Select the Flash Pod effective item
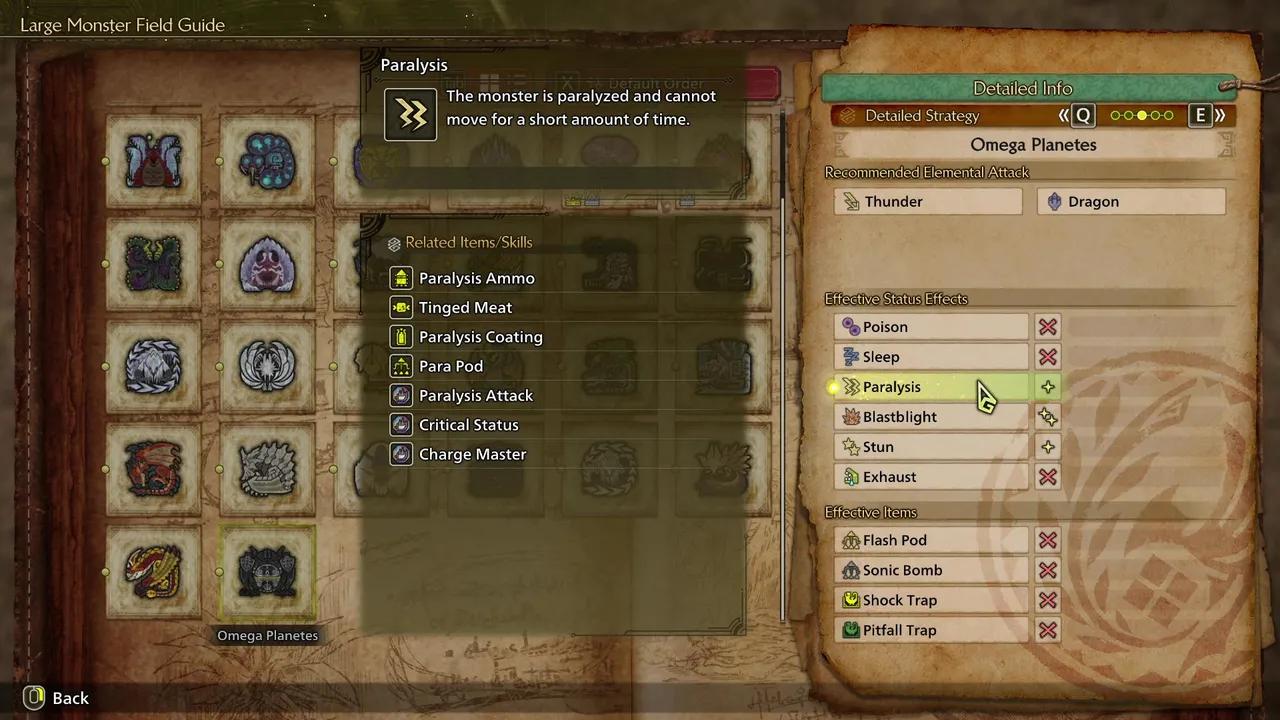The width and height of the screenshot is (1280, 720). [x=930, y=540]
